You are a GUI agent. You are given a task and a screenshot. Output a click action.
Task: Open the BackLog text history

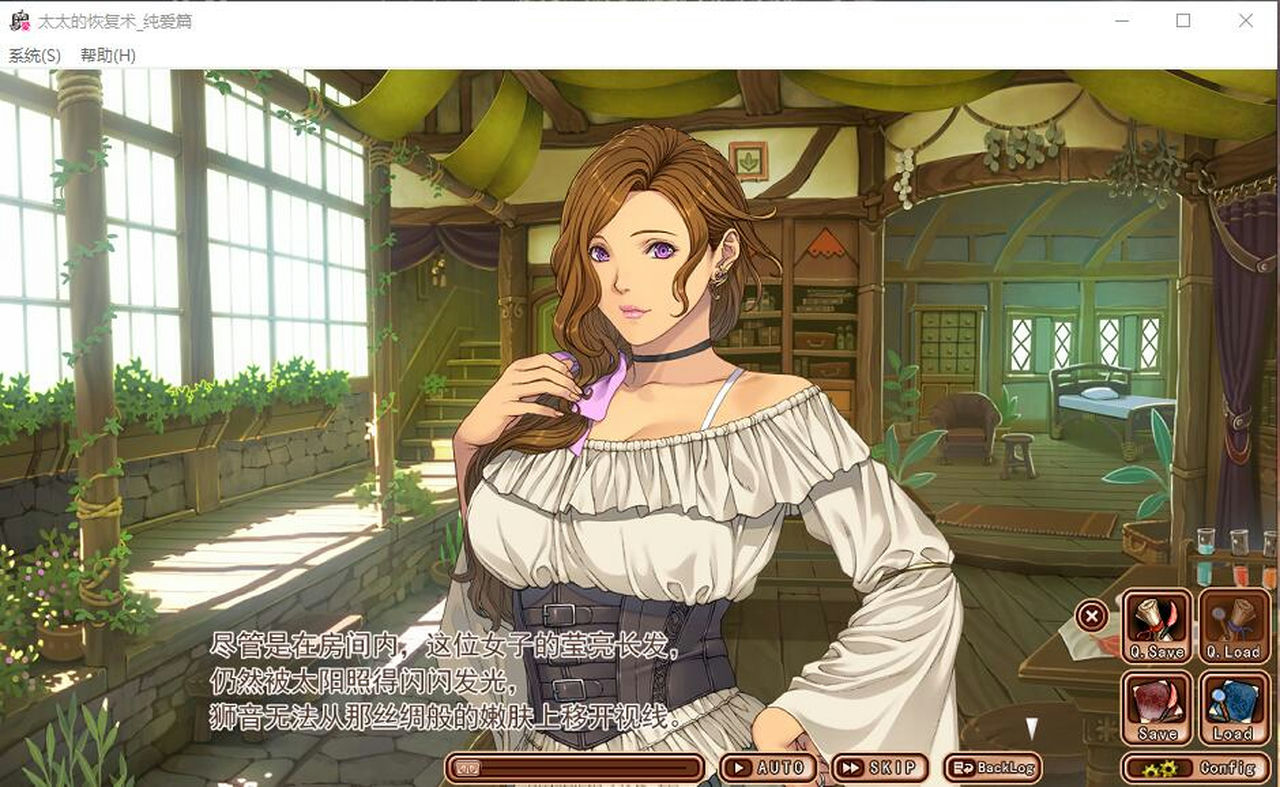(995, 766)
